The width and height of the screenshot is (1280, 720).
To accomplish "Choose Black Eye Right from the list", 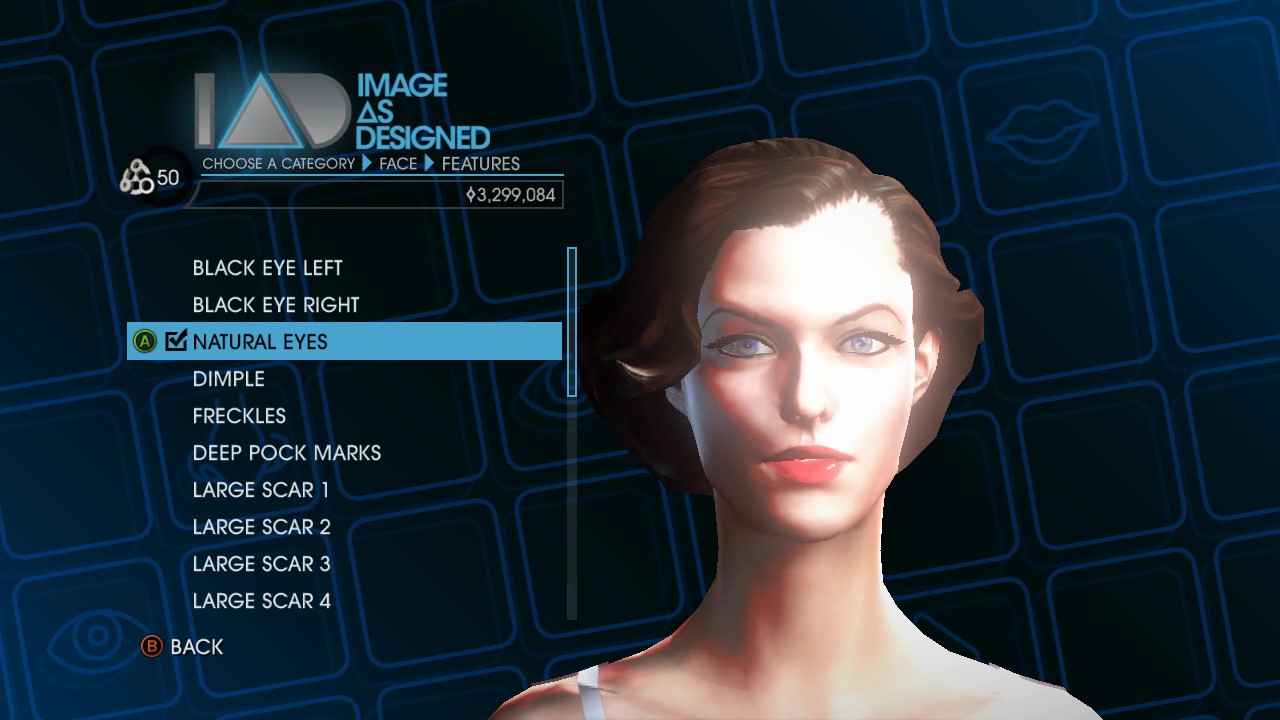I will (x=275, y=305).
